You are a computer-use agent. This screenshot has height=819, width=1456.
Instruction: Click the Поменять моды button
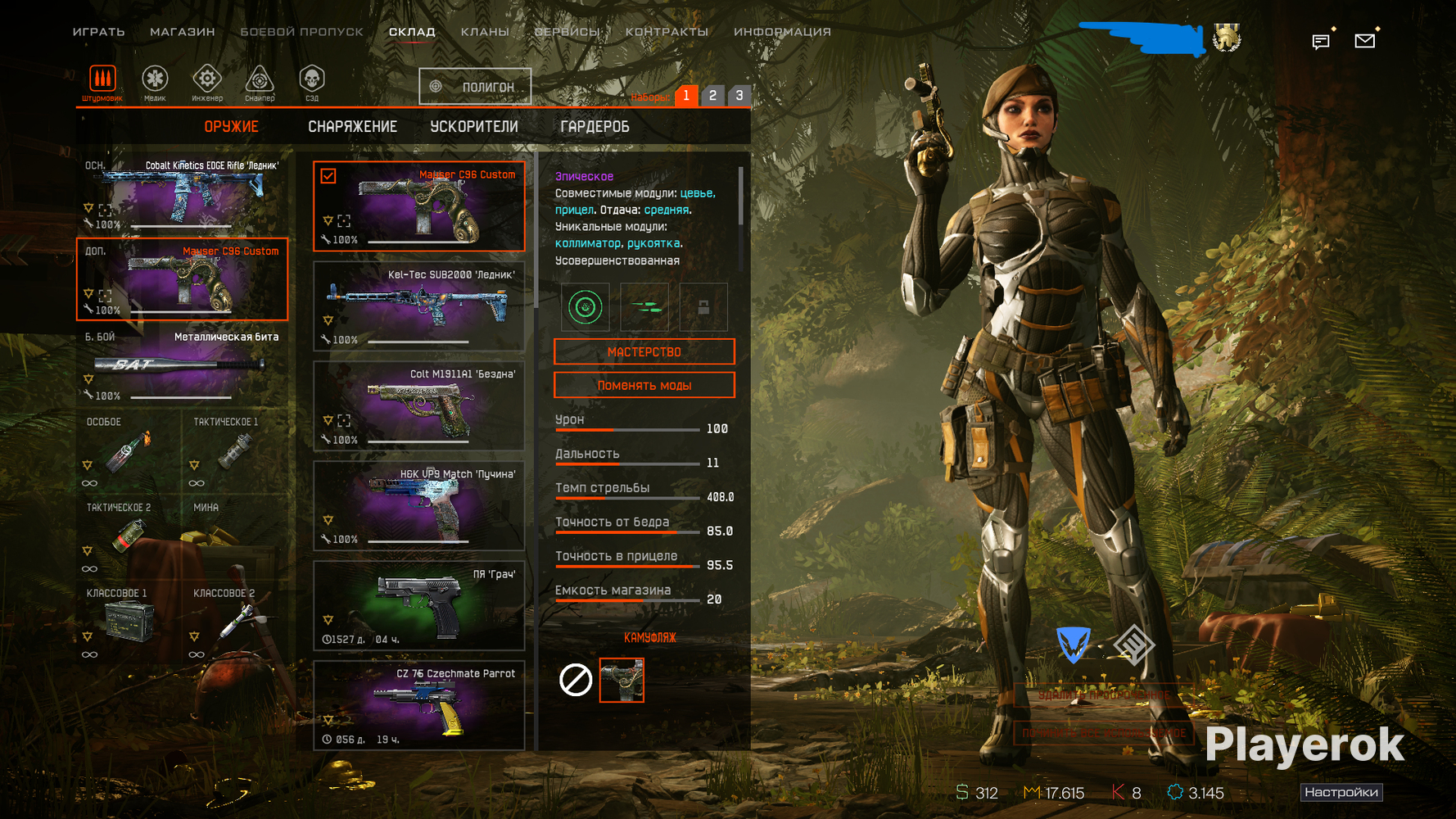coord(644,386)
